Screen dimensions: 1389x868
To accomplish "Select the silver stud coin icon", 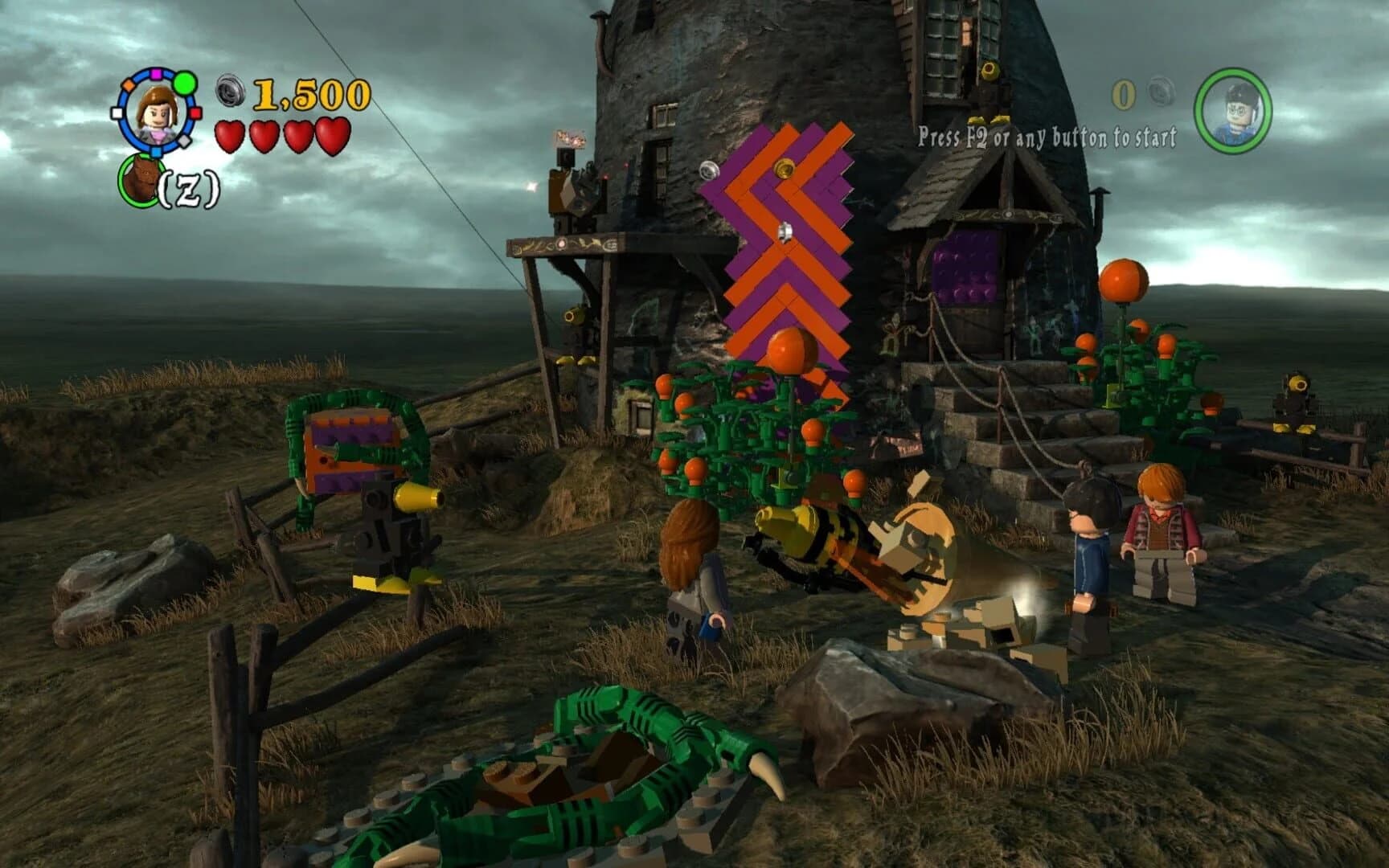I will pos(231,91).
